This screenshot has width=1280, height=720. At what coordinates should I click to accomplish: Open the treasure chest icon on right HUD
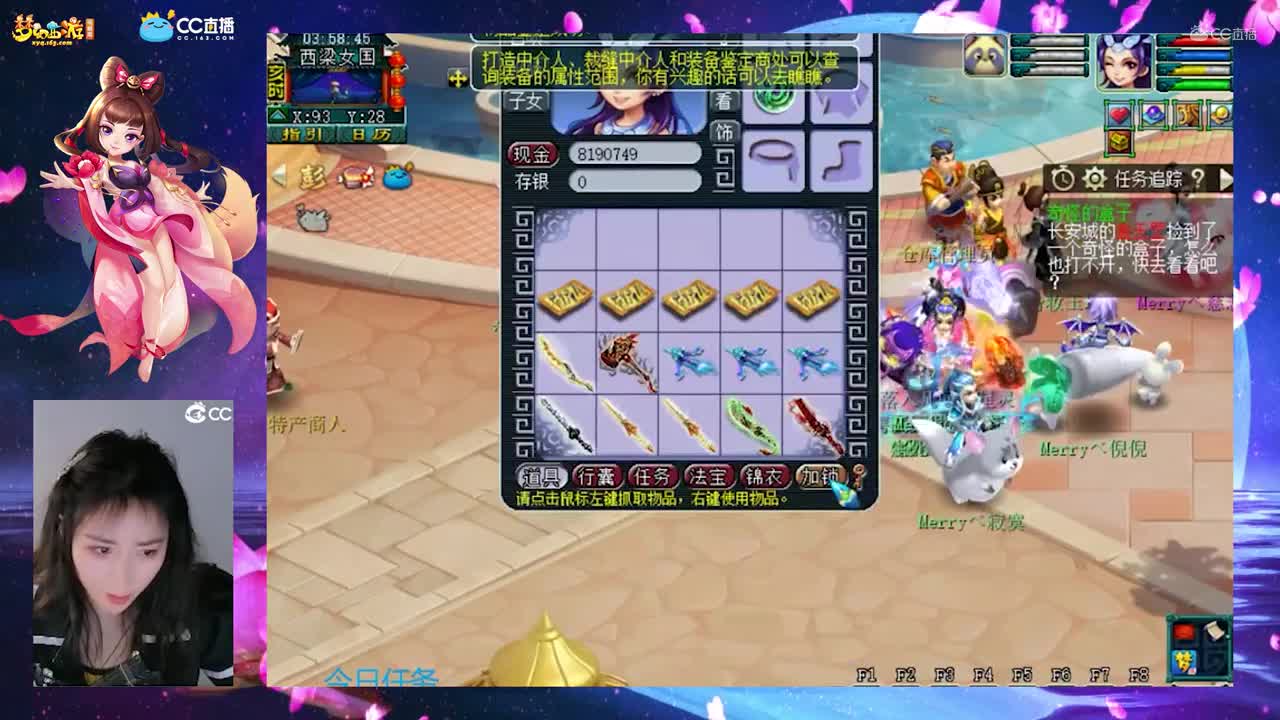(x=1118, y=143)
